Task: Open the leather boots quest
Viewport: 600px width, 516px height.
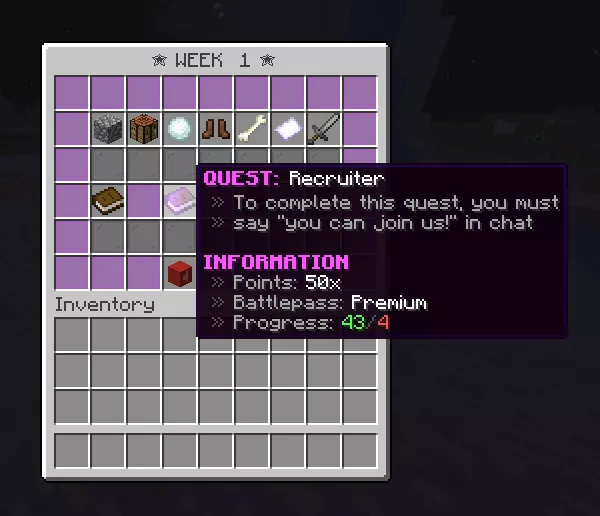Action: (x=216, y=129)
